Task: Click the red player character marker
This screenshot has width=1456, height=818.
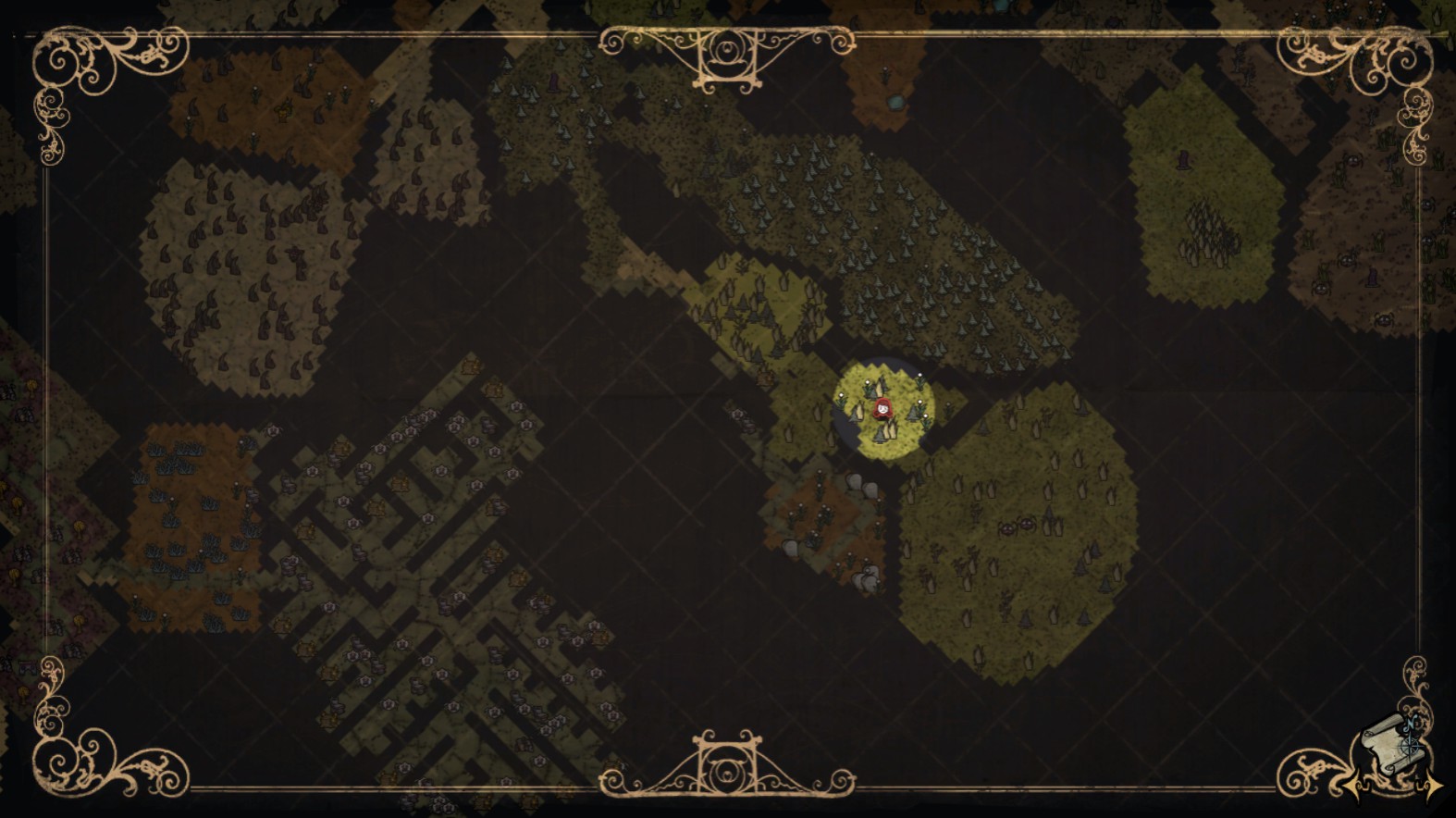Action: click(x=883, y=407)
